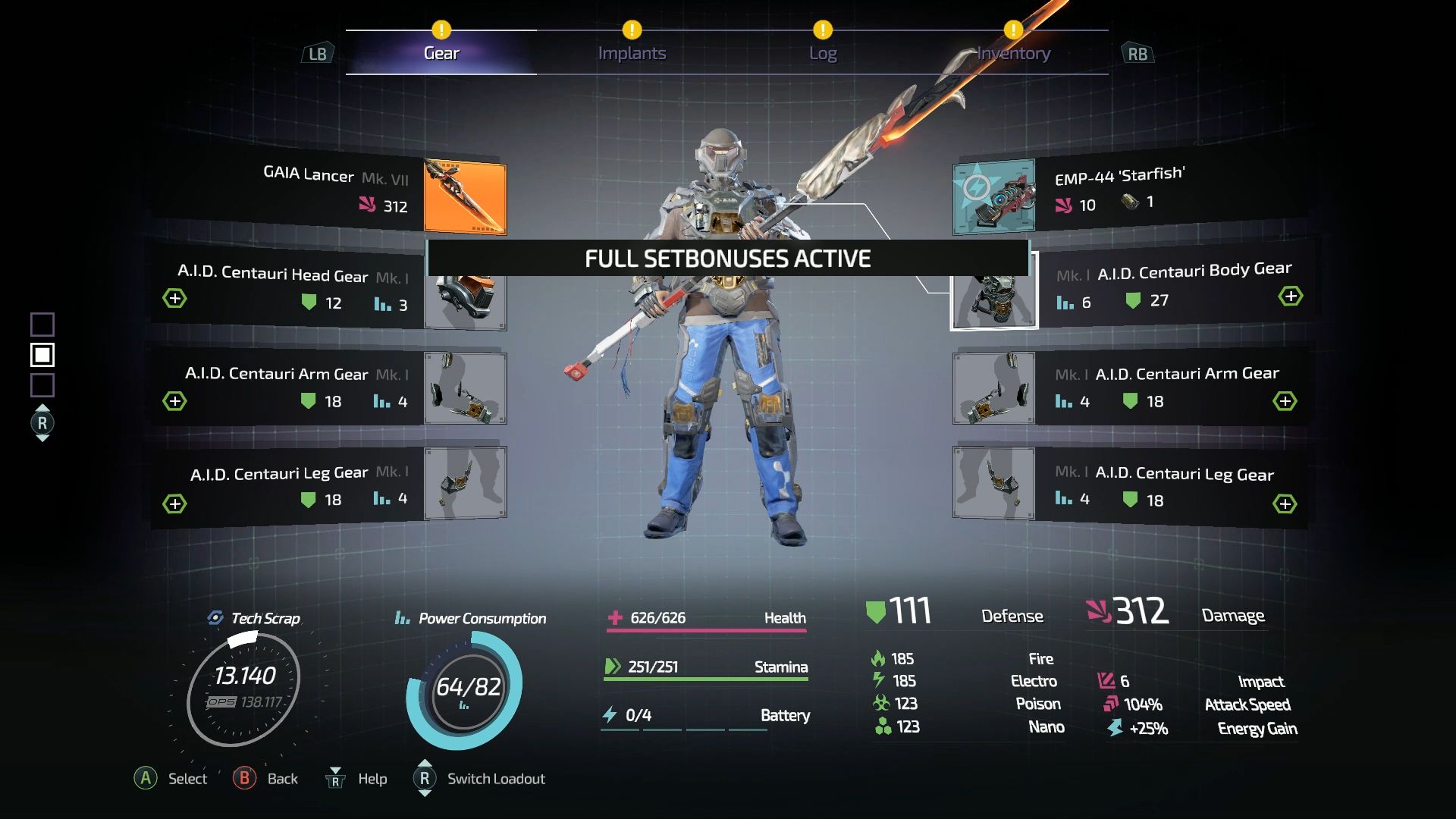Click the EMP-44 'Starfish' module icon
The height and width of the screenshot is (819, 1456).
[993, 198]
